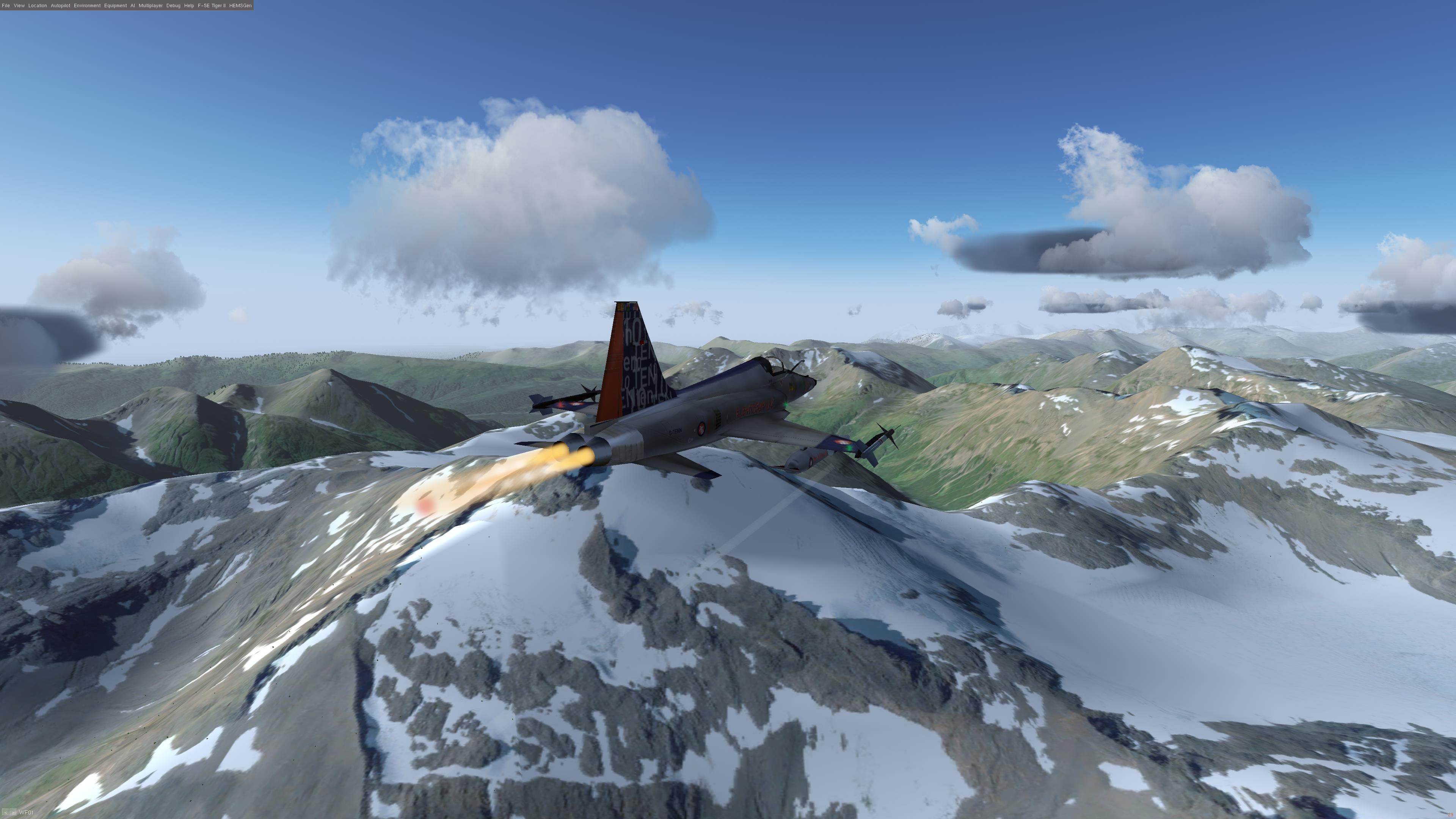Open the View menu

point(19,6)
